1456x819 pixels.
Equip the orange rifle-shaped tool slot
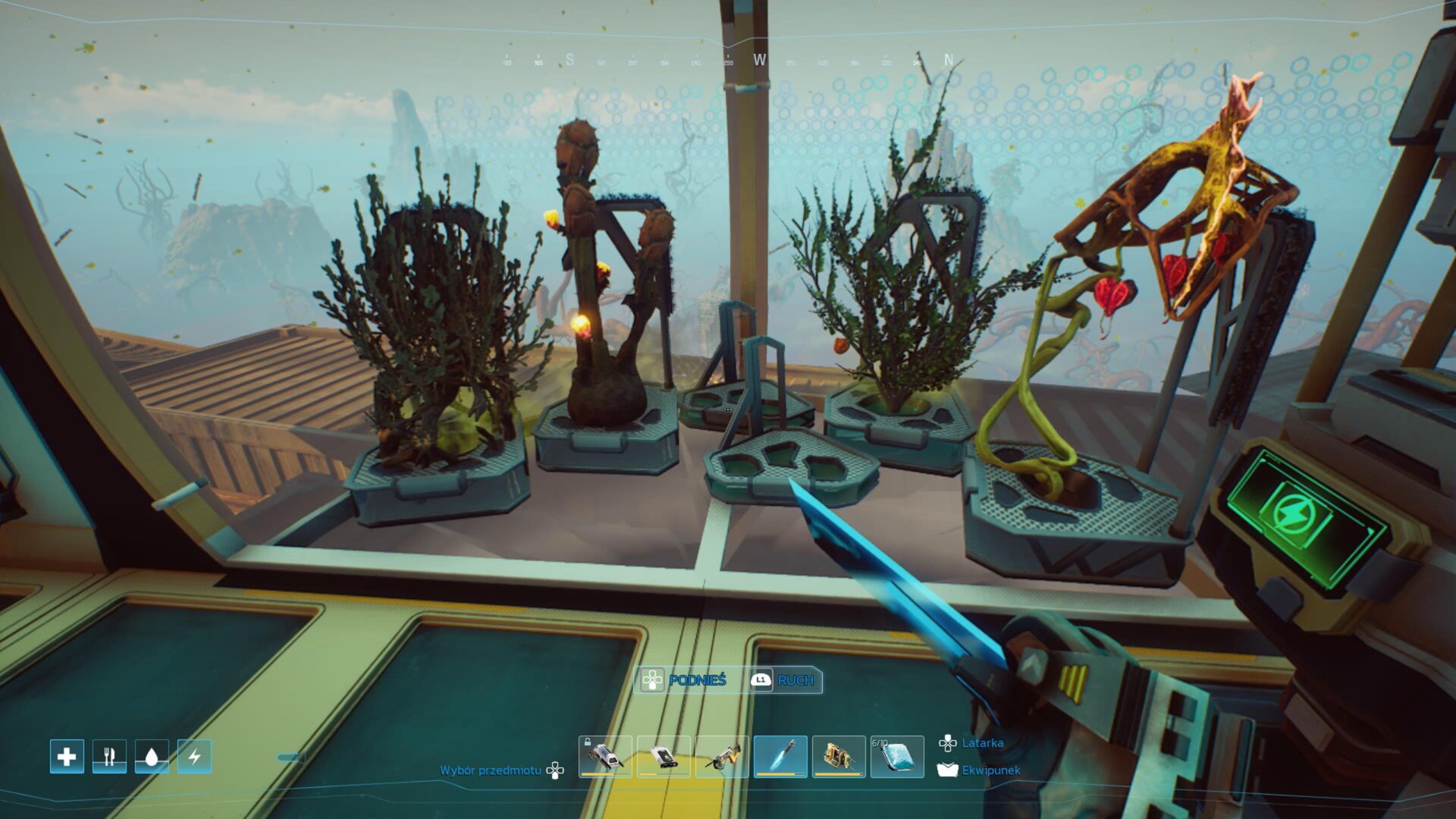pos(722,756)
